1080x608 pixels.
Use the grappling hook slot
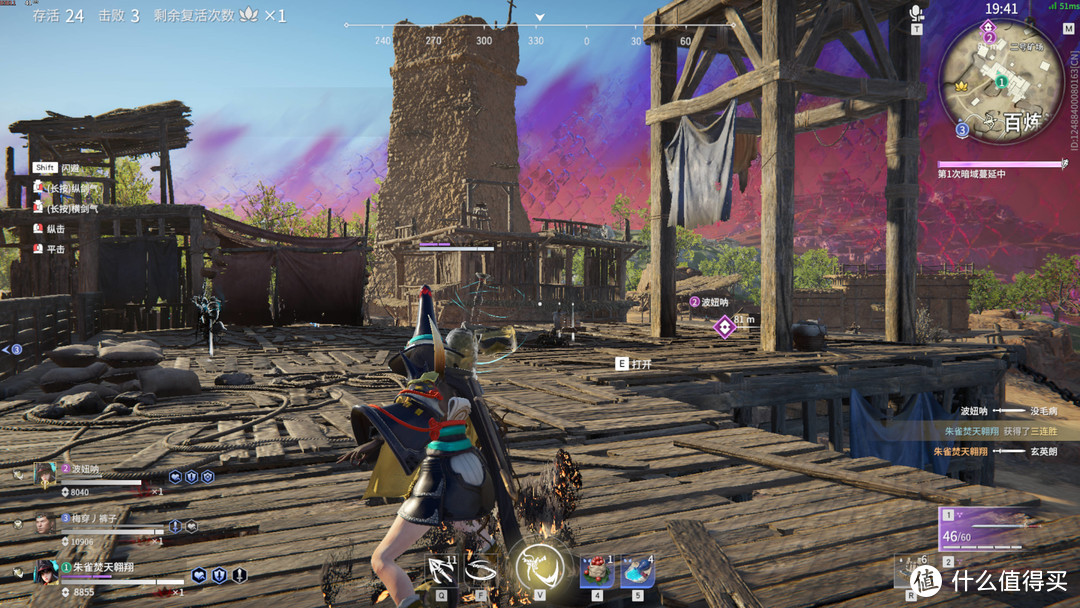tap(441, 569)
